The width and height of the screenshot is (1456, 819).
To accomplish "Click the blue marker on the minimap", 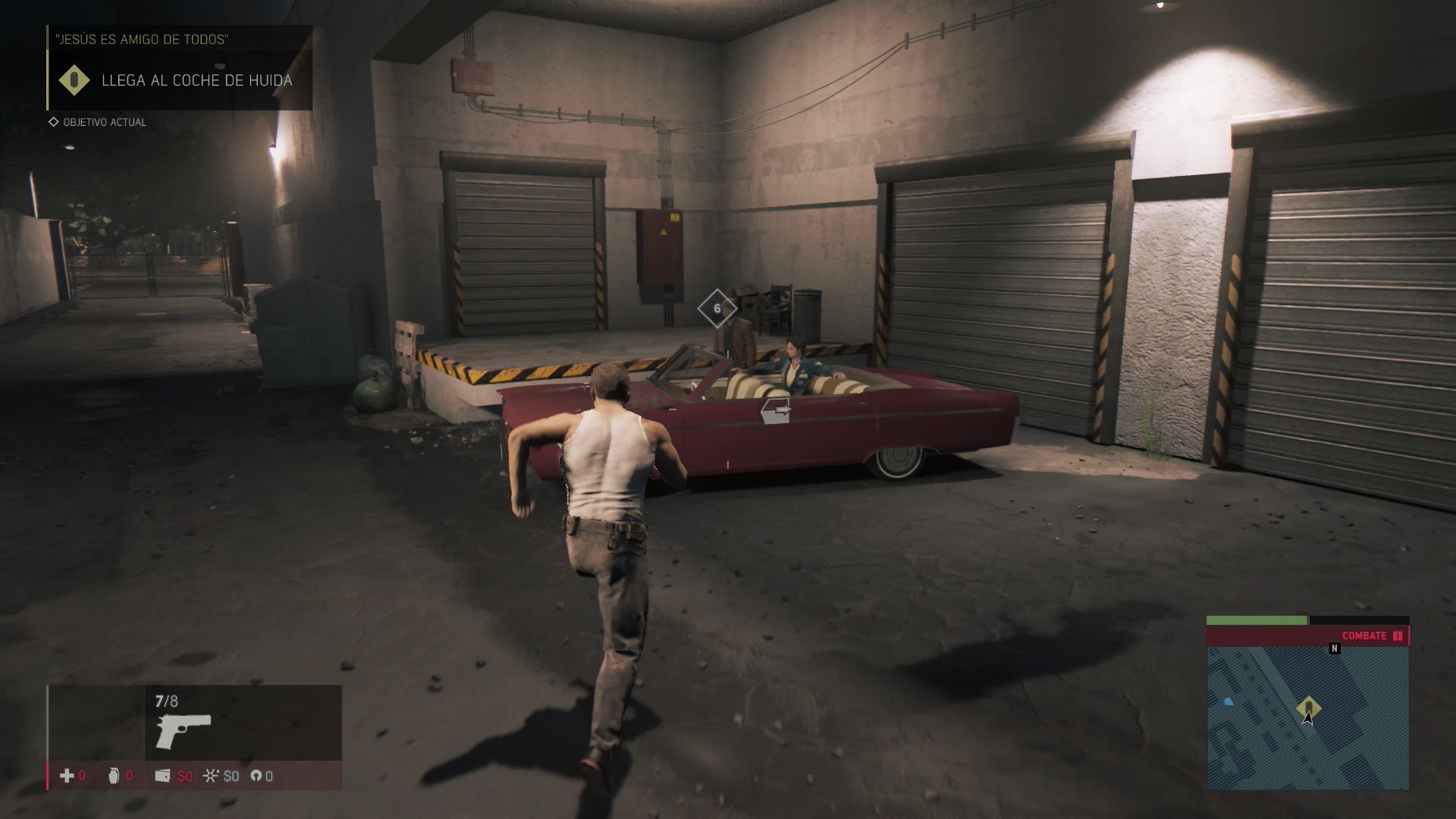I will click(x=1228, y=702).
